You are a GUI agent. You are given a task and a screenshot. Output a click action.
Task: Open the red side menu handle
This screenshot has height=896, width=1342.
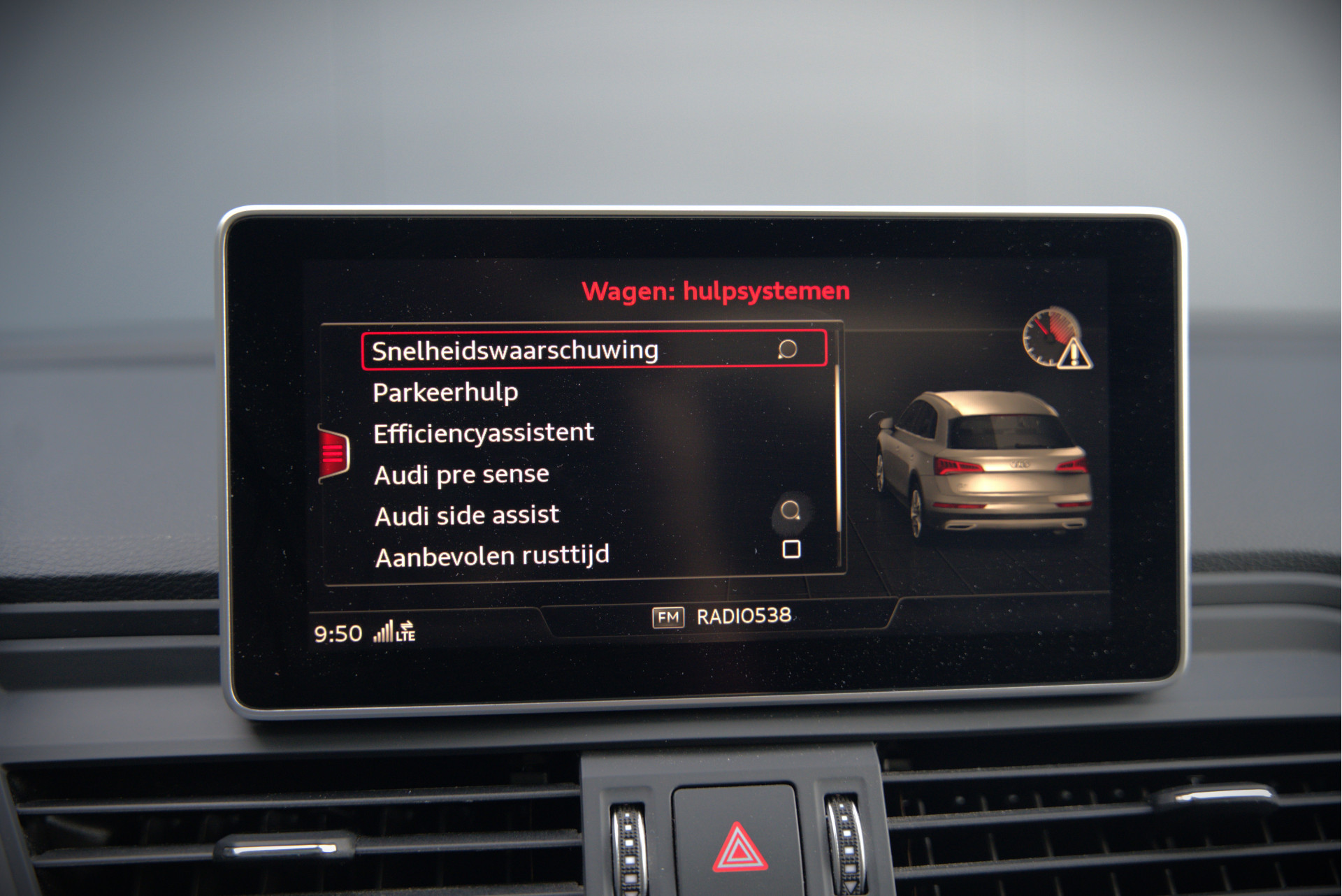tap(333, 454)
